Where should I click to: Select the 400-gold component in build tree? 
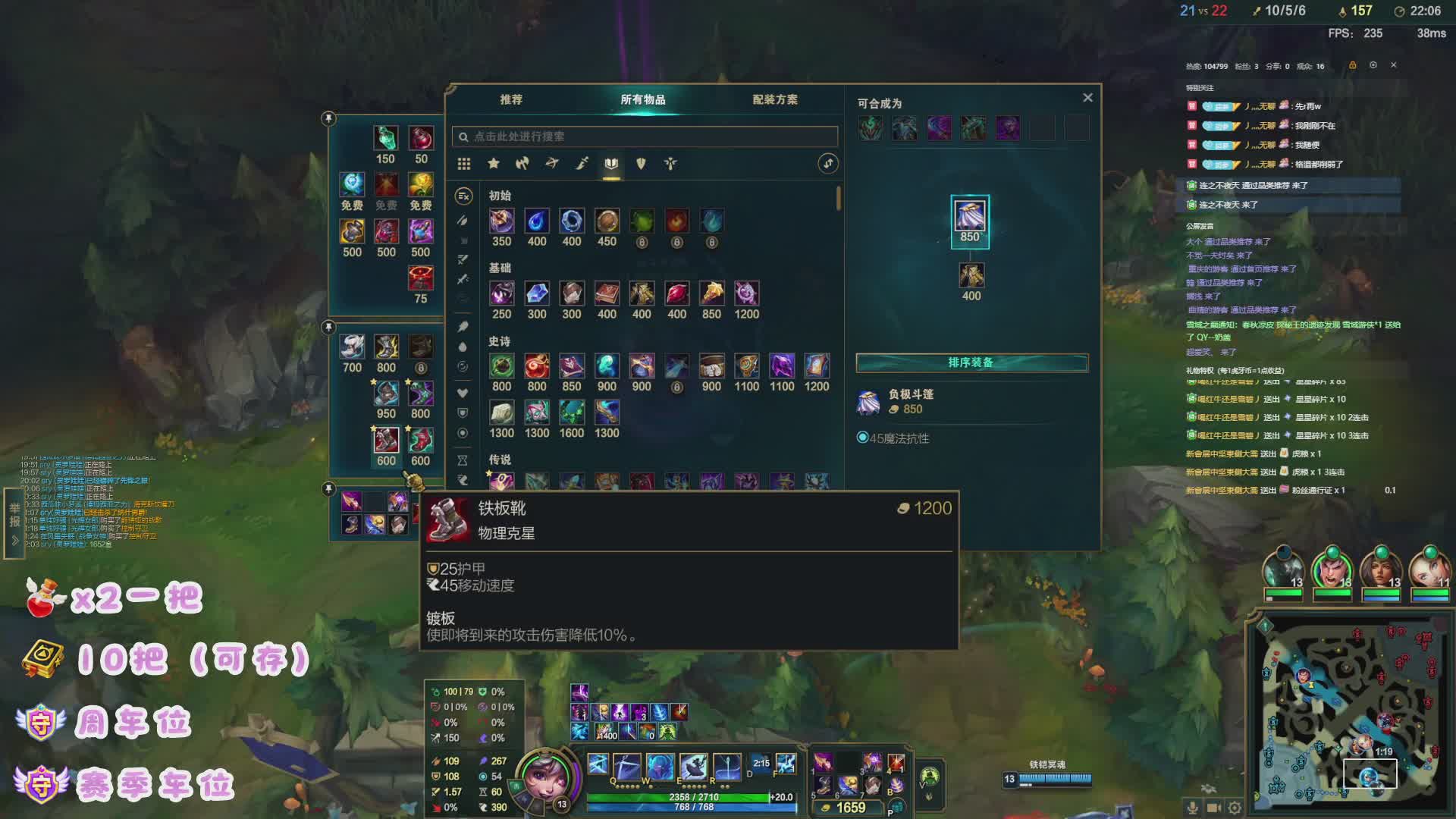971,275
